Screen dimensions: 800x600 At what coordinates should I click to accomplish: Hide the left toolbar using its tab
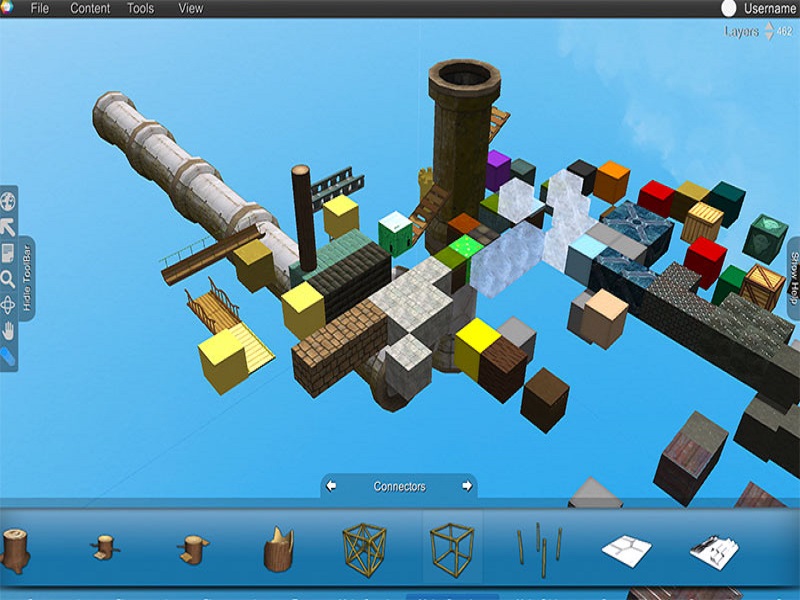[27, 277]
